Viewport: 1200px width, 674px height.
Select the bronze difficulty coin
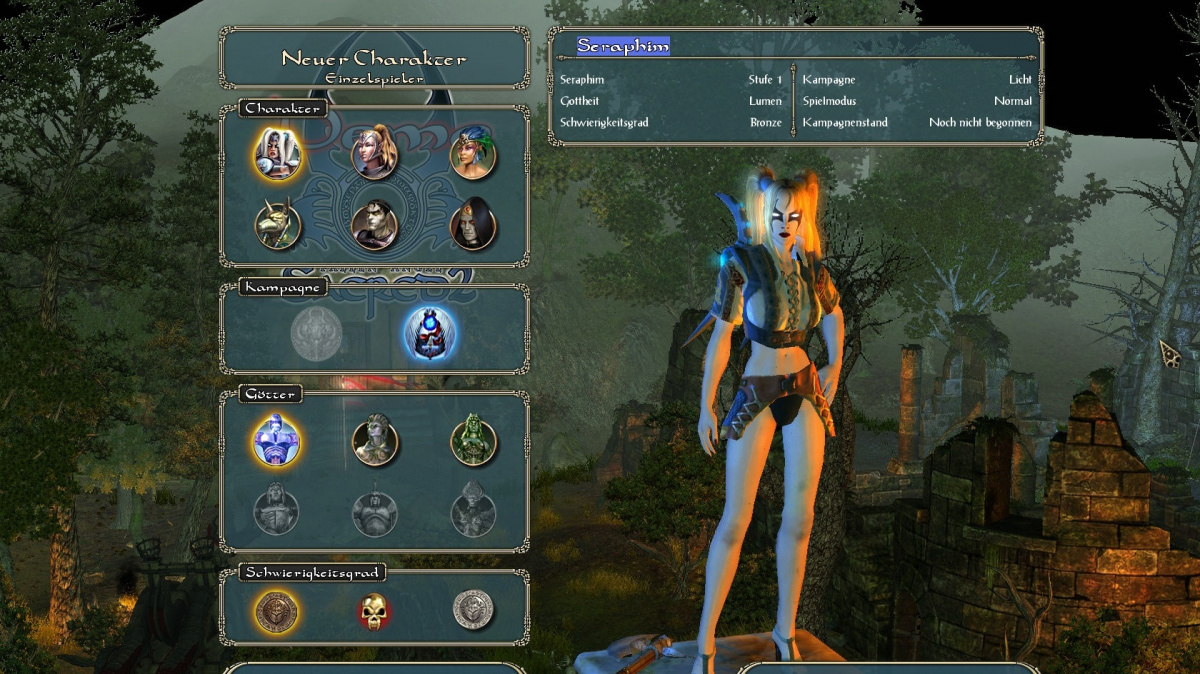point(277,609)
